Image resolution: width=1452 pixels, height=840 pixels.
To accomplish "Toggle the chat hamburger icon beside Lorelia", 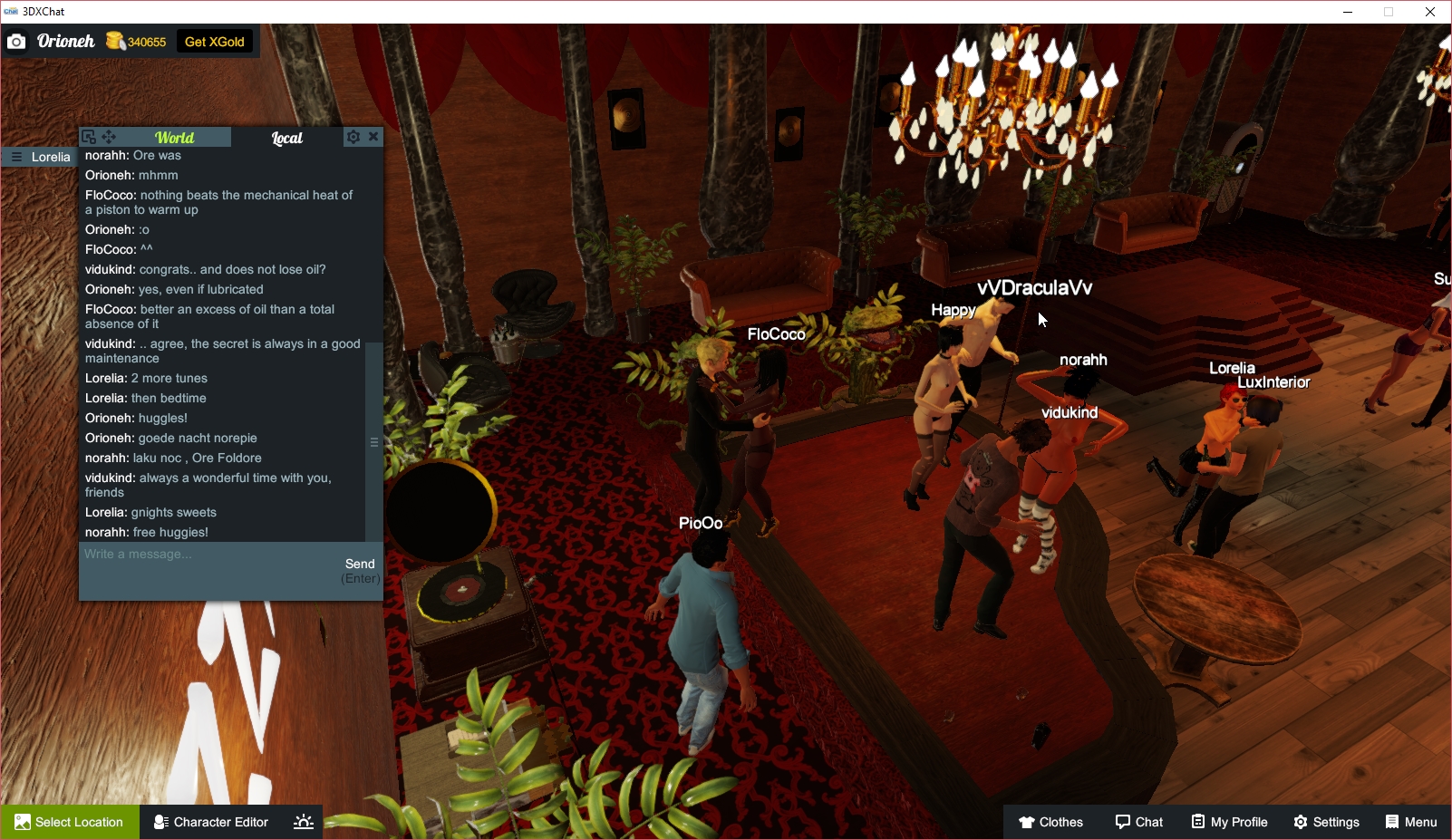I will (x=15, y=157).
